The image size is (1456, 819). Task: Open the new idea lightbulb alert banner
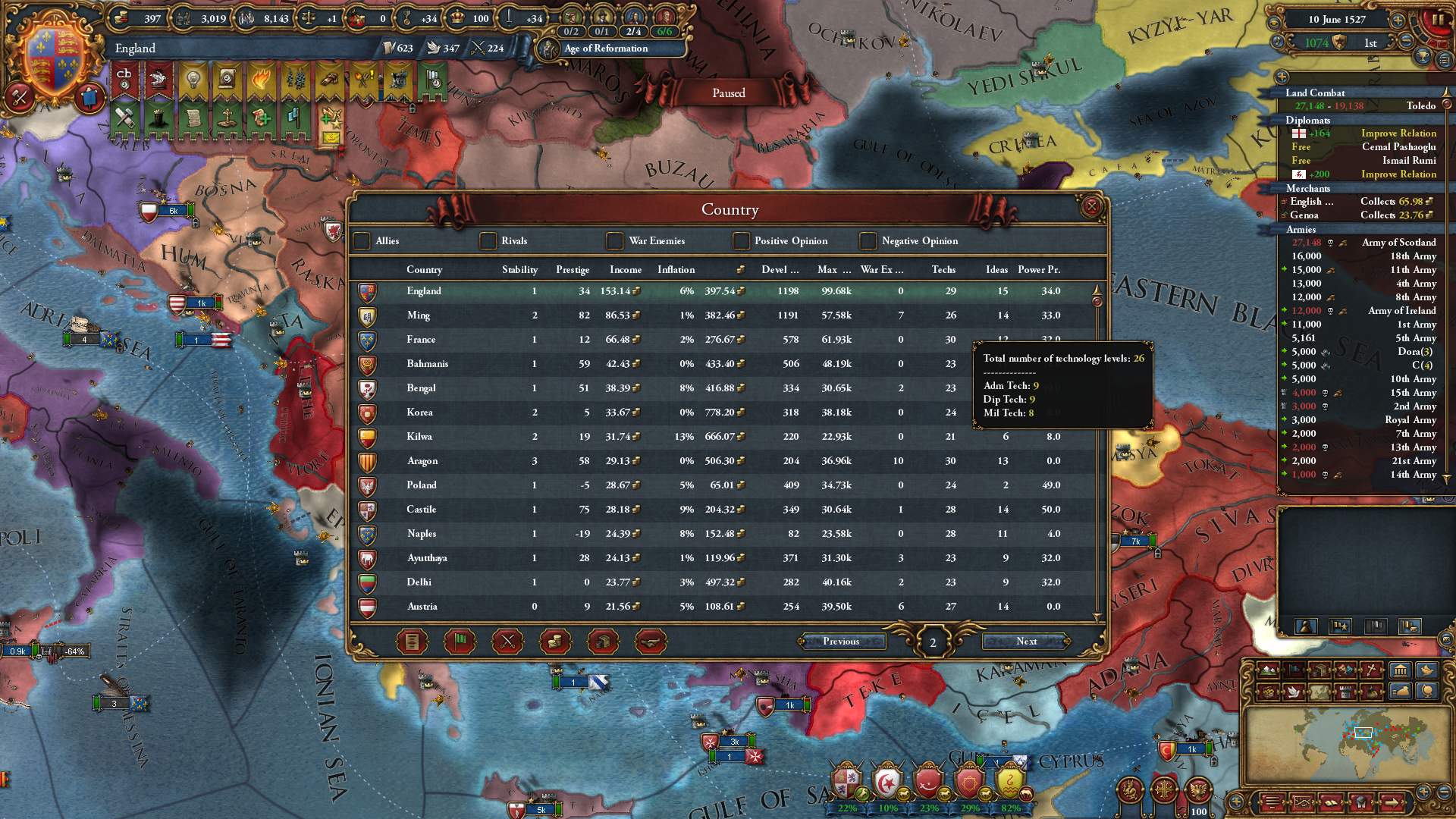coord(192,80)
